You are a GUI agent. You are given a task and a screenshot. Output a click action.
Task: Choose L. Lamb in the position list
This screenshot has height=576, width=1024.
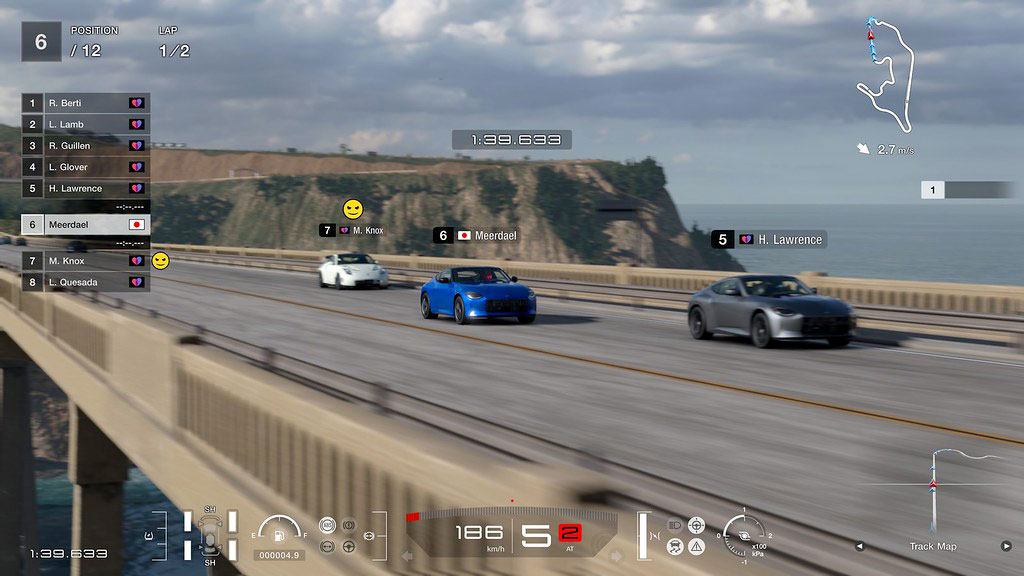click(x=86, y=124)
